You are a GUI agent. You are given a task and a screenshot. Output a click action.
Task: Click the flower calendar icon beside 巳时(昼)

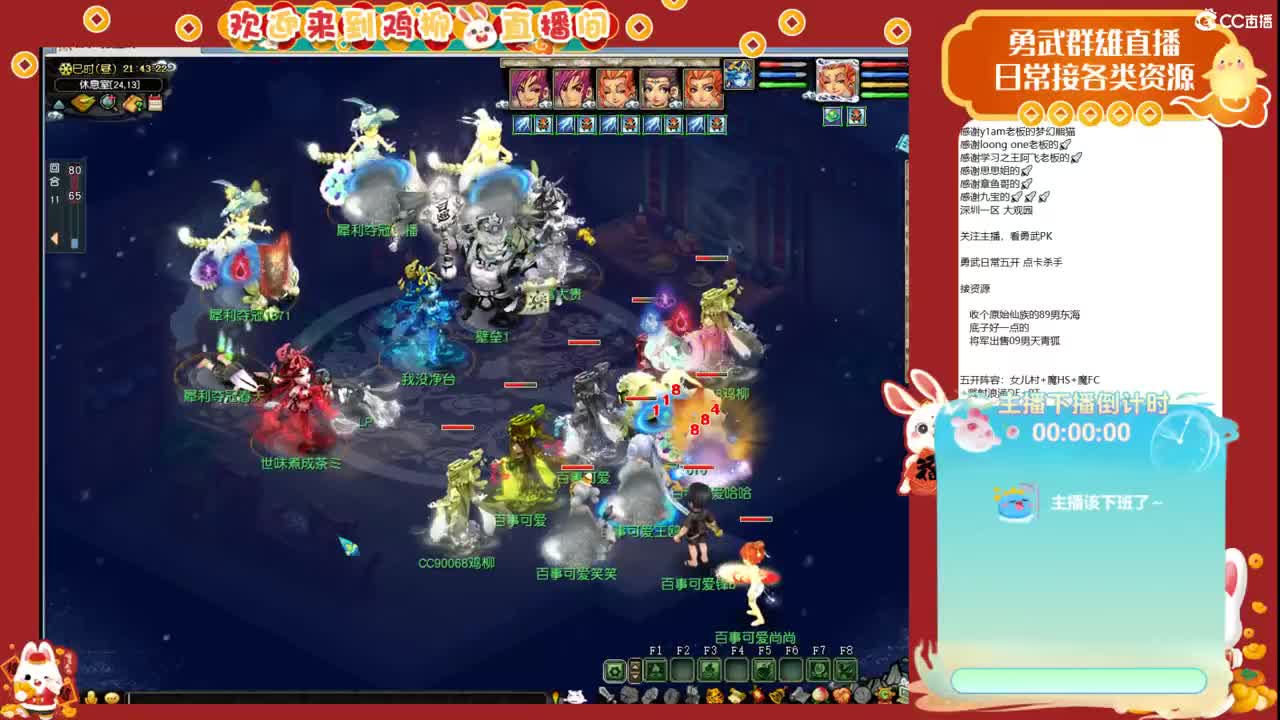[67, 69]
